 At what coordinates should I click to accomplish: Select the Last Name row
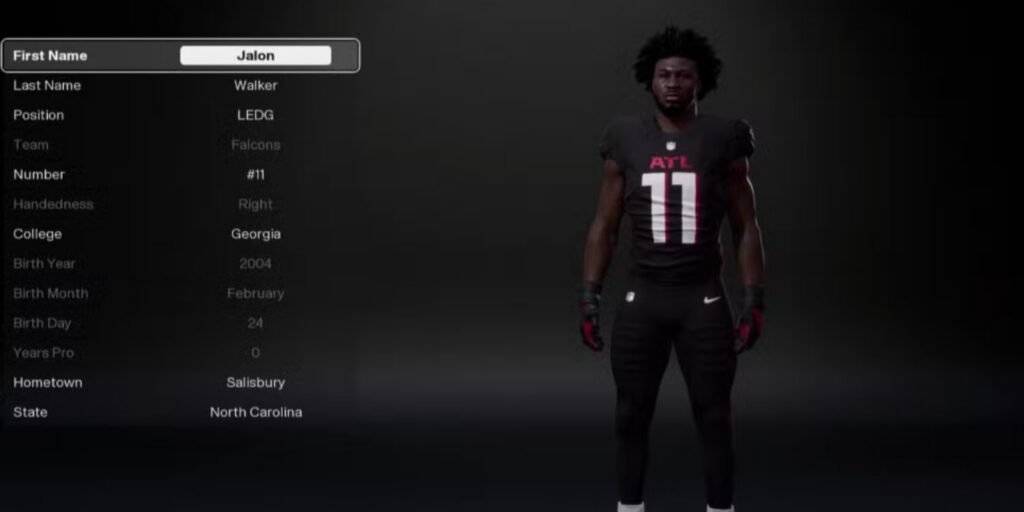[180, 86]
